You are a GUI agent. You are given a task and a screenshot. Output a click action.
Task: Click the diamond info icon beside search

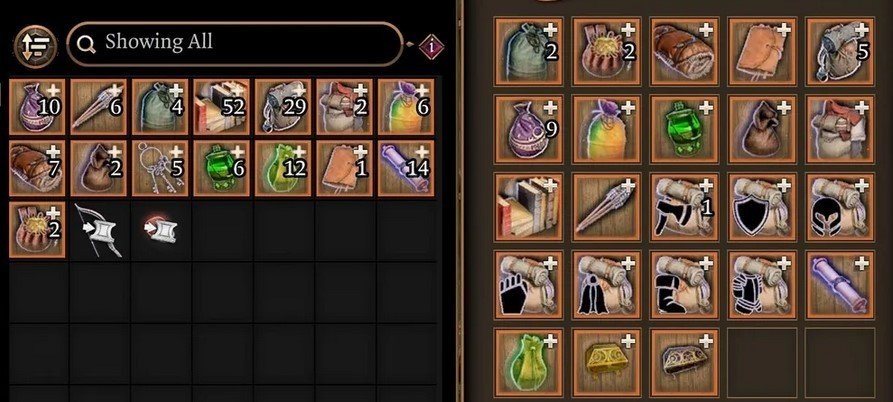point(433,44)
